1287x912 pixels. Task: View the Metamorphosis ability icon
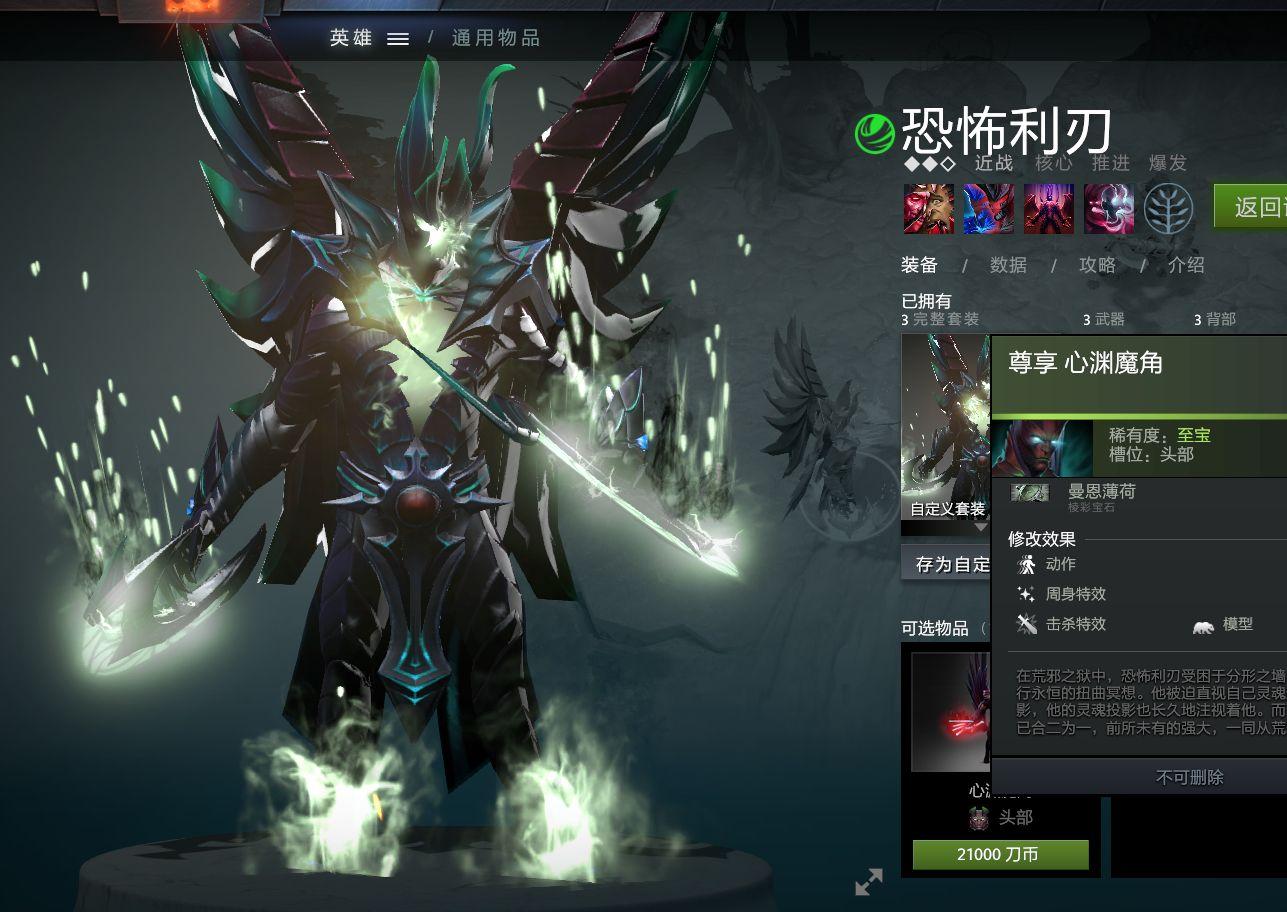pyautogui.click(x=1049, y=209)
